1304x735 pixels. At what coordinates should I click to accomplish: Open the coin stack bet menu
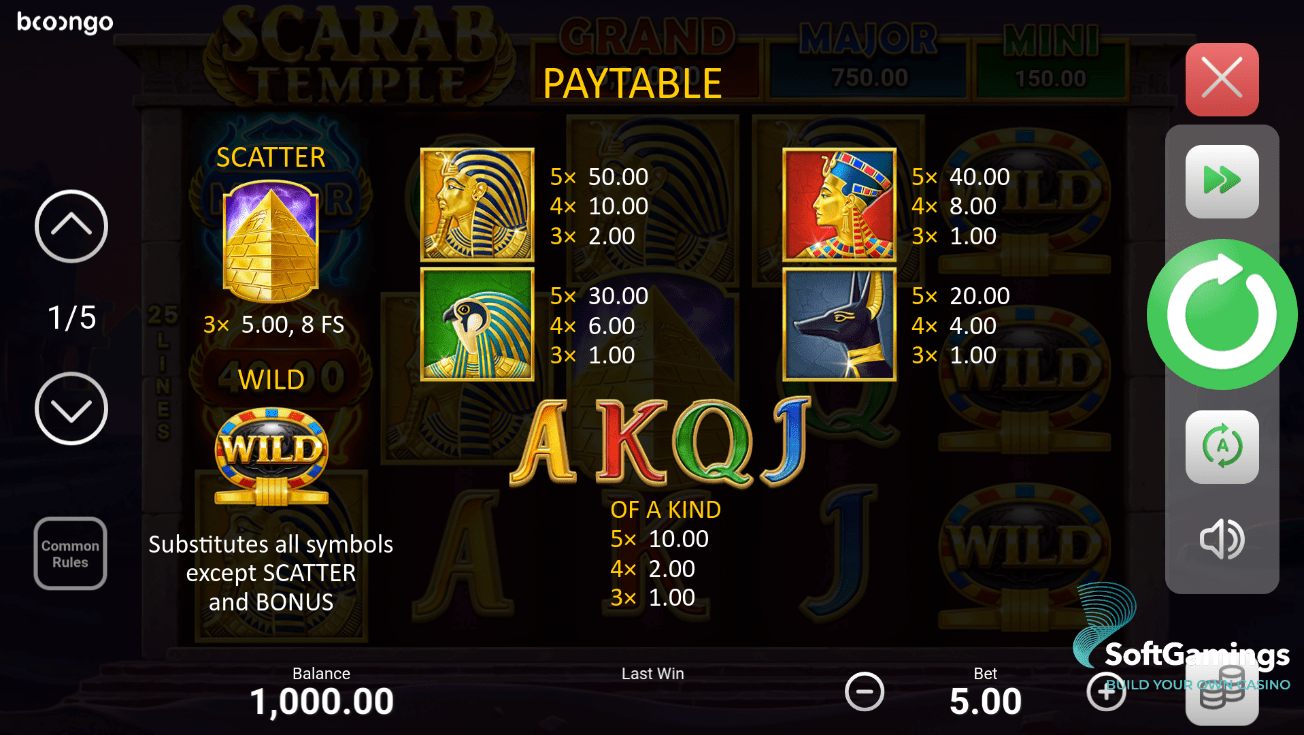point(1221,692)
